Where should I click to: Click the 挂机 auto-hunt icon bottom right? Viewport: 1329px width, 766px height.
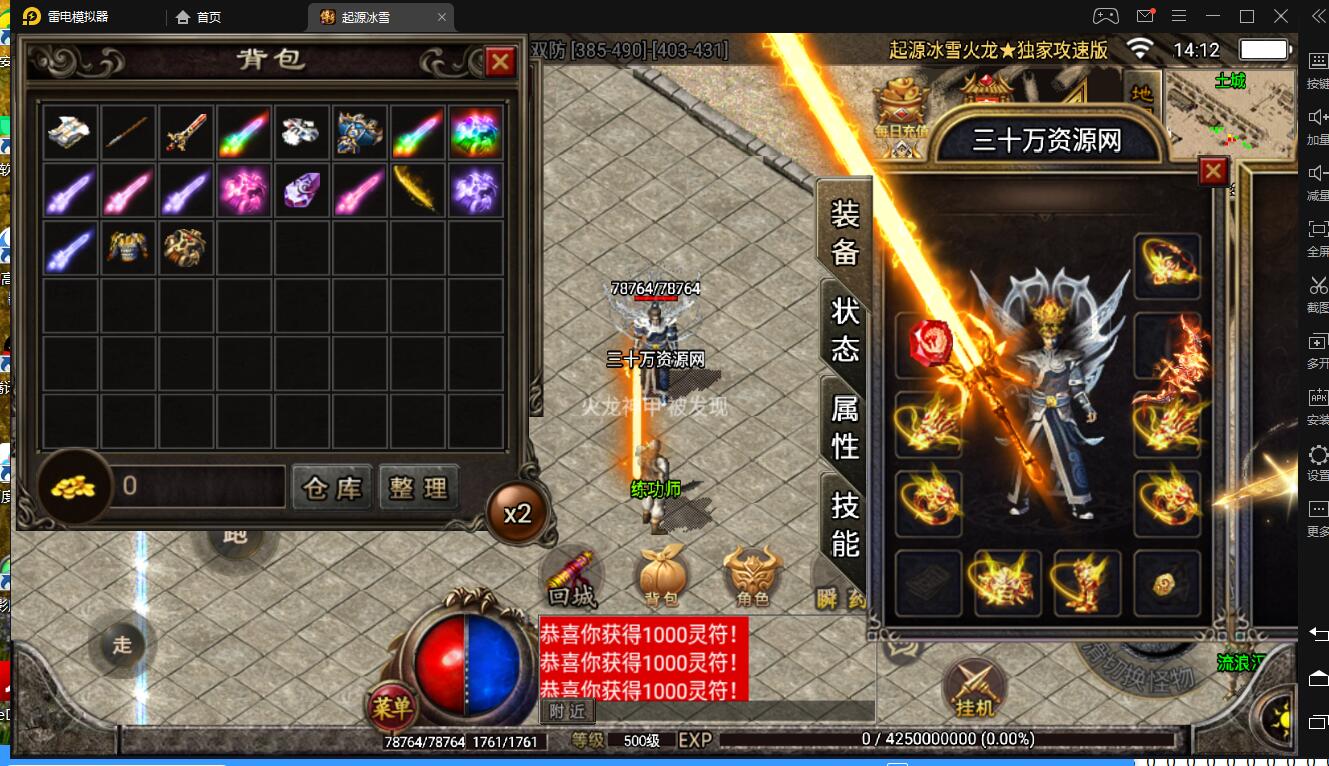click(x=974, y=692)
